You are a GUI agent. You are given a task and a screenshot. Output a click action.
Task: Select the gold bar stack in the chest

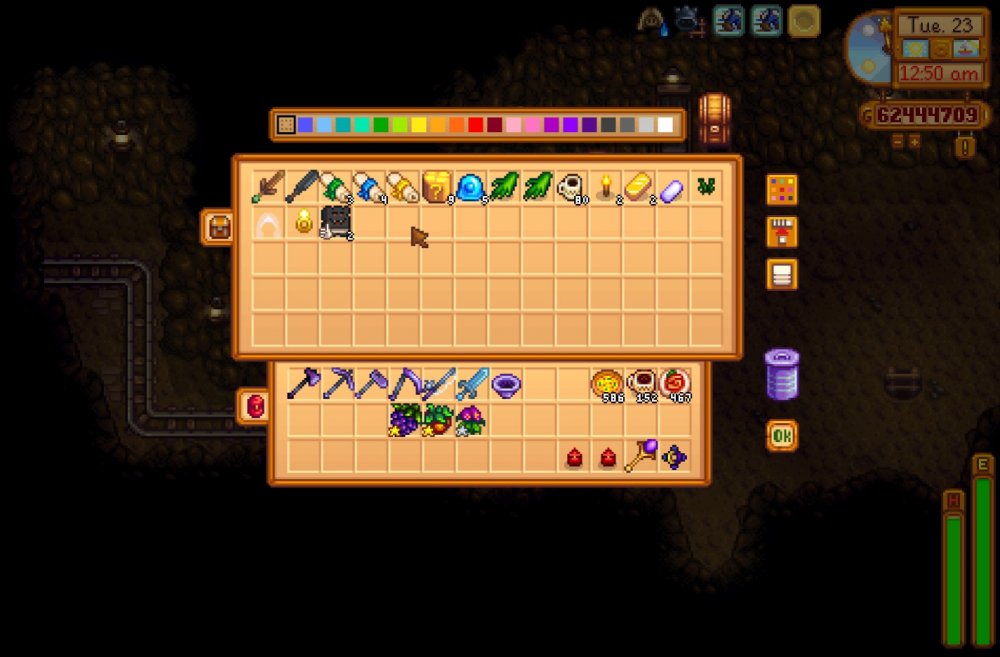[x=638, y=187]
